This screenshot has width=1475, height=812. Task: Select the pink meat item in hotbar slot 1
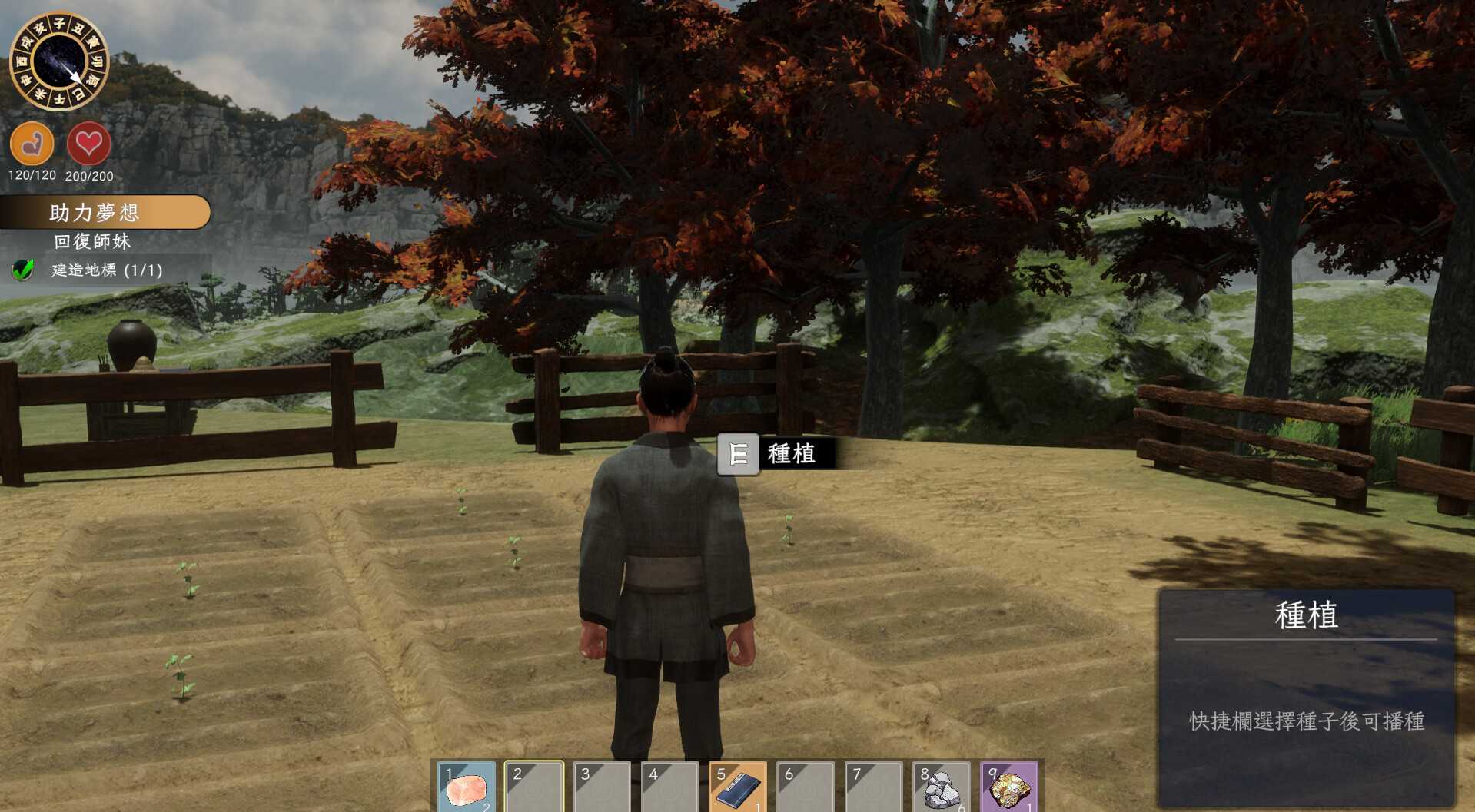[x=467, y=788]
